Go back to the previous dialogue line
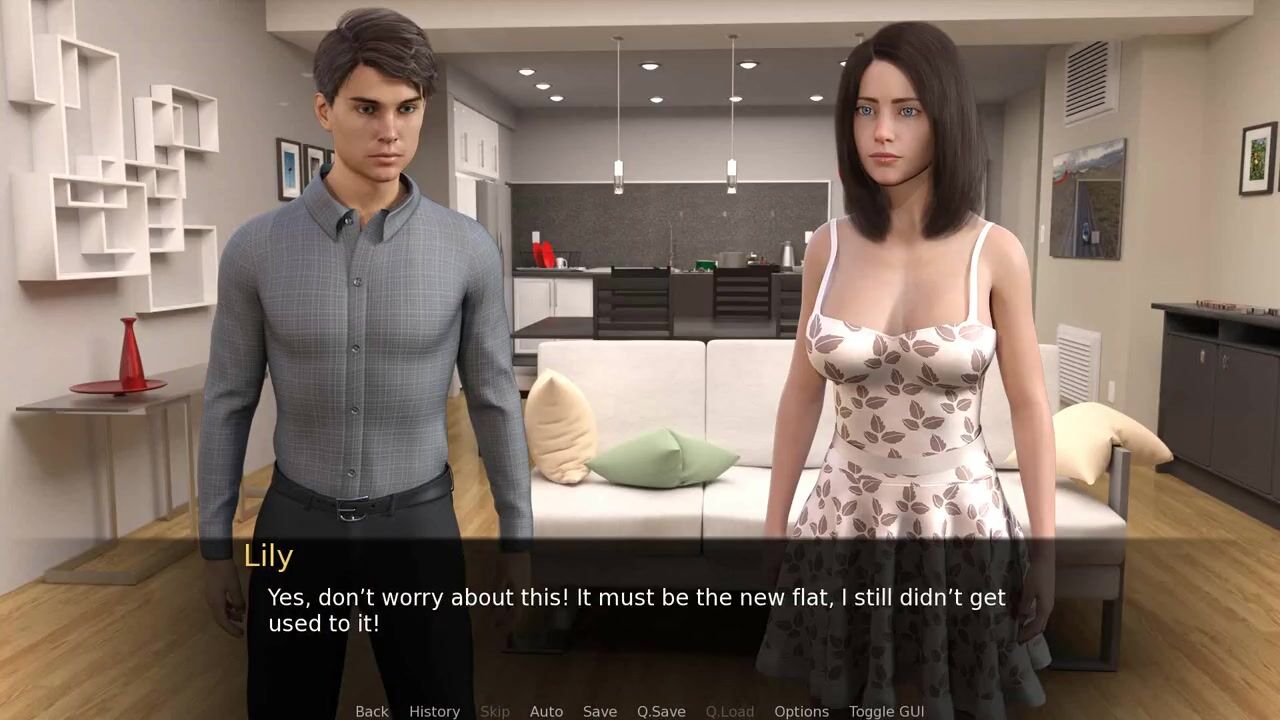Viewport: 1280px width, 720px height. 371,711
